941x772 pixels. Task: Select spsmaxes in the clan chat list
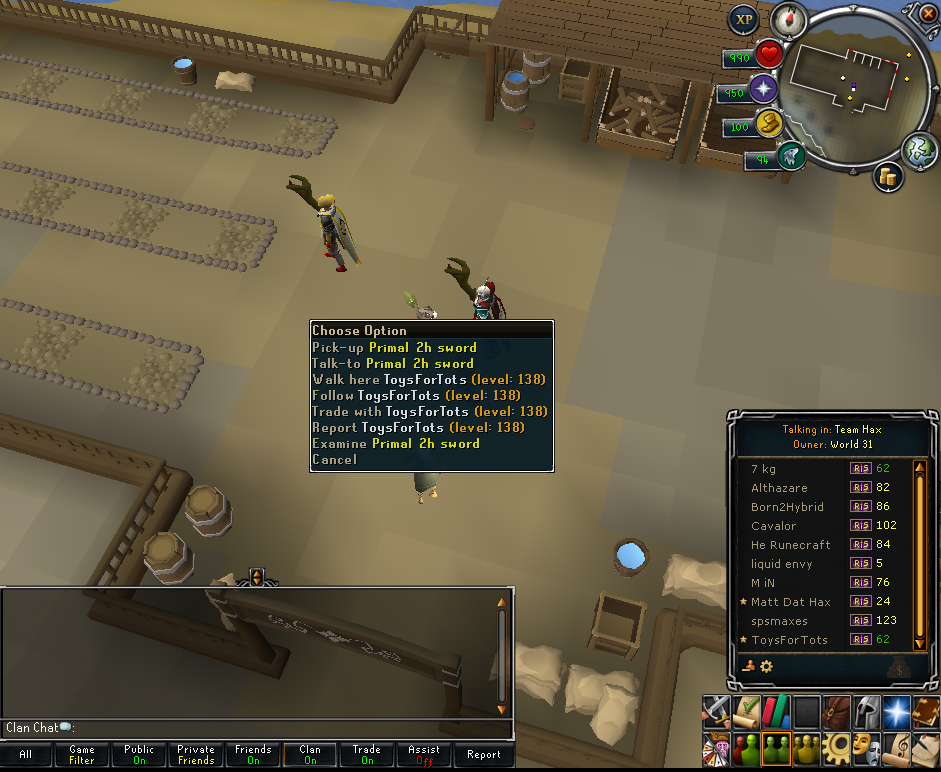coord(779,621)
